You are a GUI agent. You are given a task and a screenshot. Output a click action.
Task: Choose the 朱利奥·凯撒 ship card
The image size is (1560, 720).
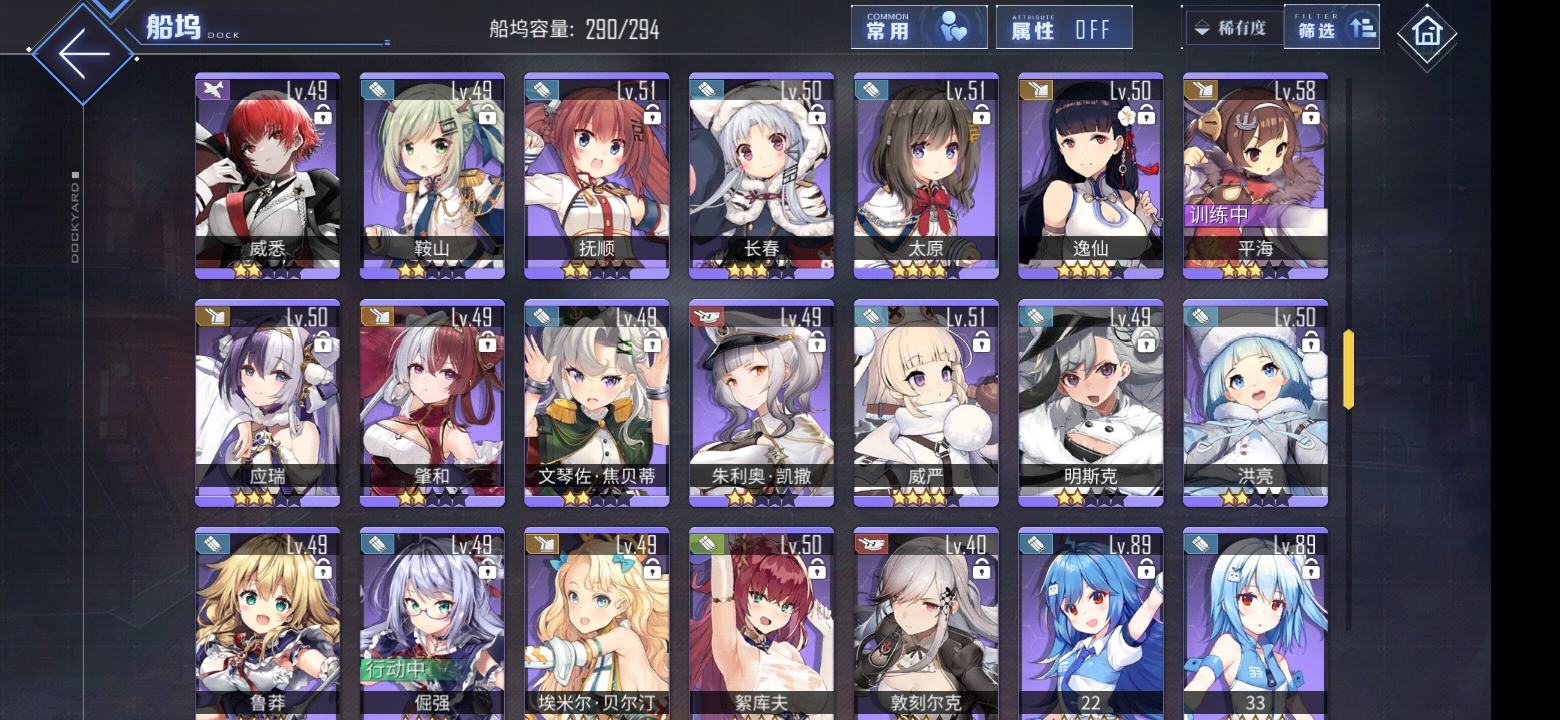(761, 402)
